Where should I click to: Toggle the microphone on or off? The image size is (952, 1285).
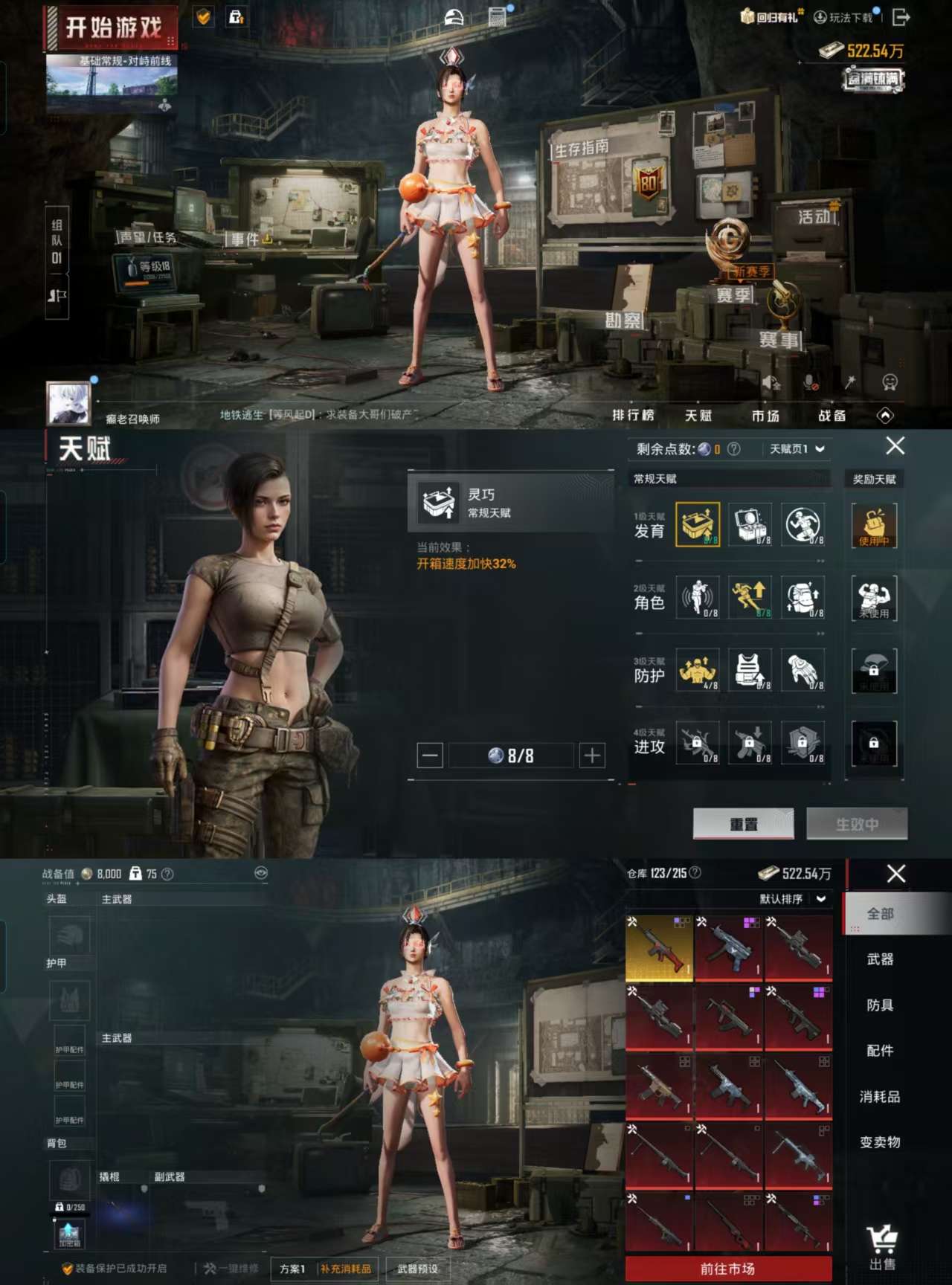811,383
